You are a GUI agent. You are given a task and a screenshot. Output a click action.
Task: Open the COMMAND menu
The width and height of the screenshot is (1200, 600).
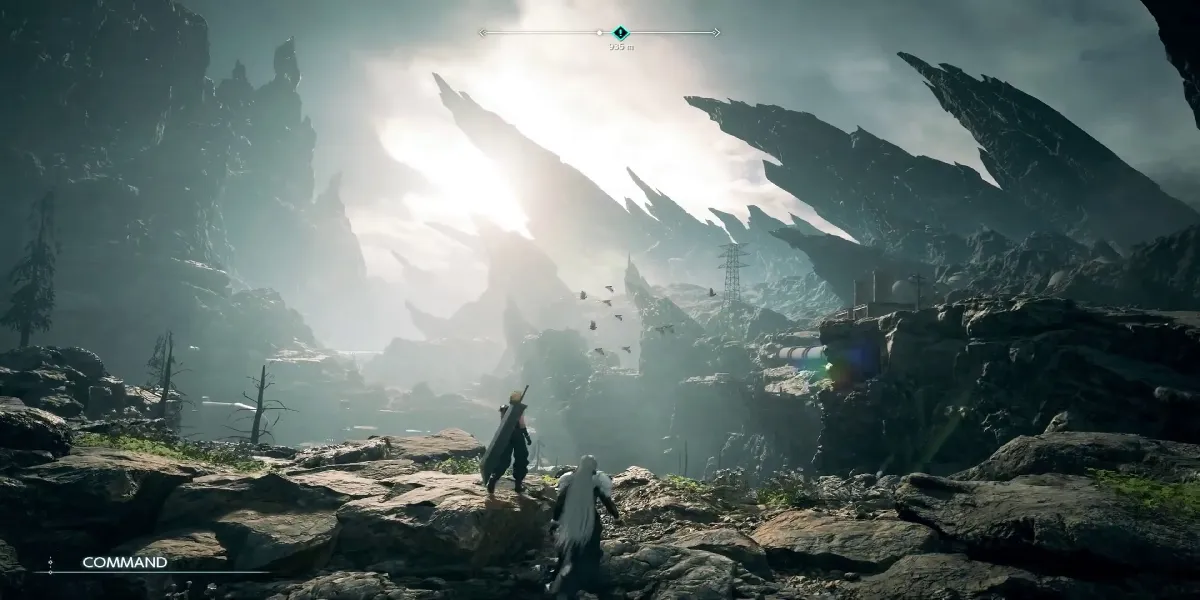click(x=124, y=562)
